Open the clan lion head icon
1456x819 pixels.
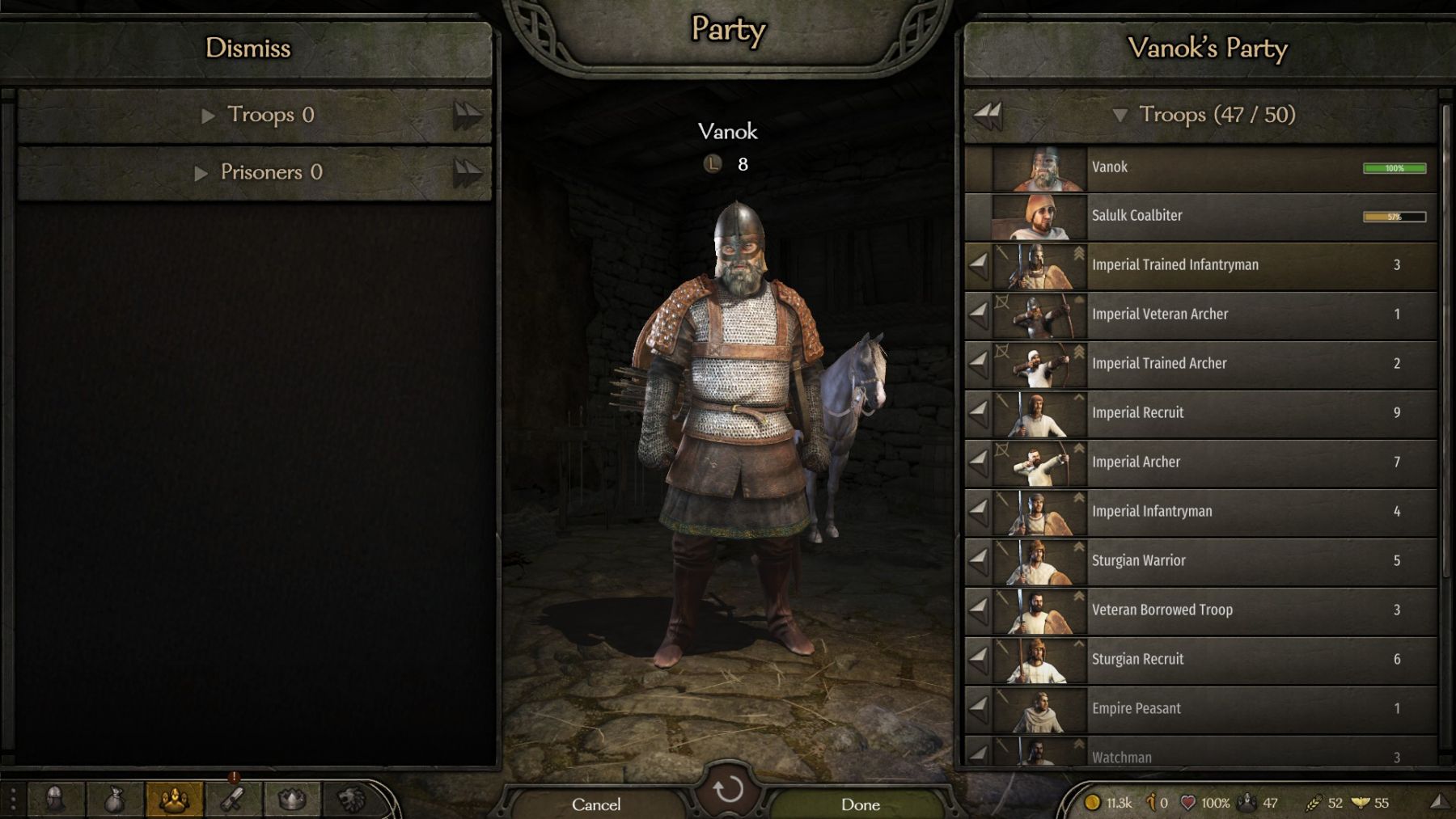351,800
